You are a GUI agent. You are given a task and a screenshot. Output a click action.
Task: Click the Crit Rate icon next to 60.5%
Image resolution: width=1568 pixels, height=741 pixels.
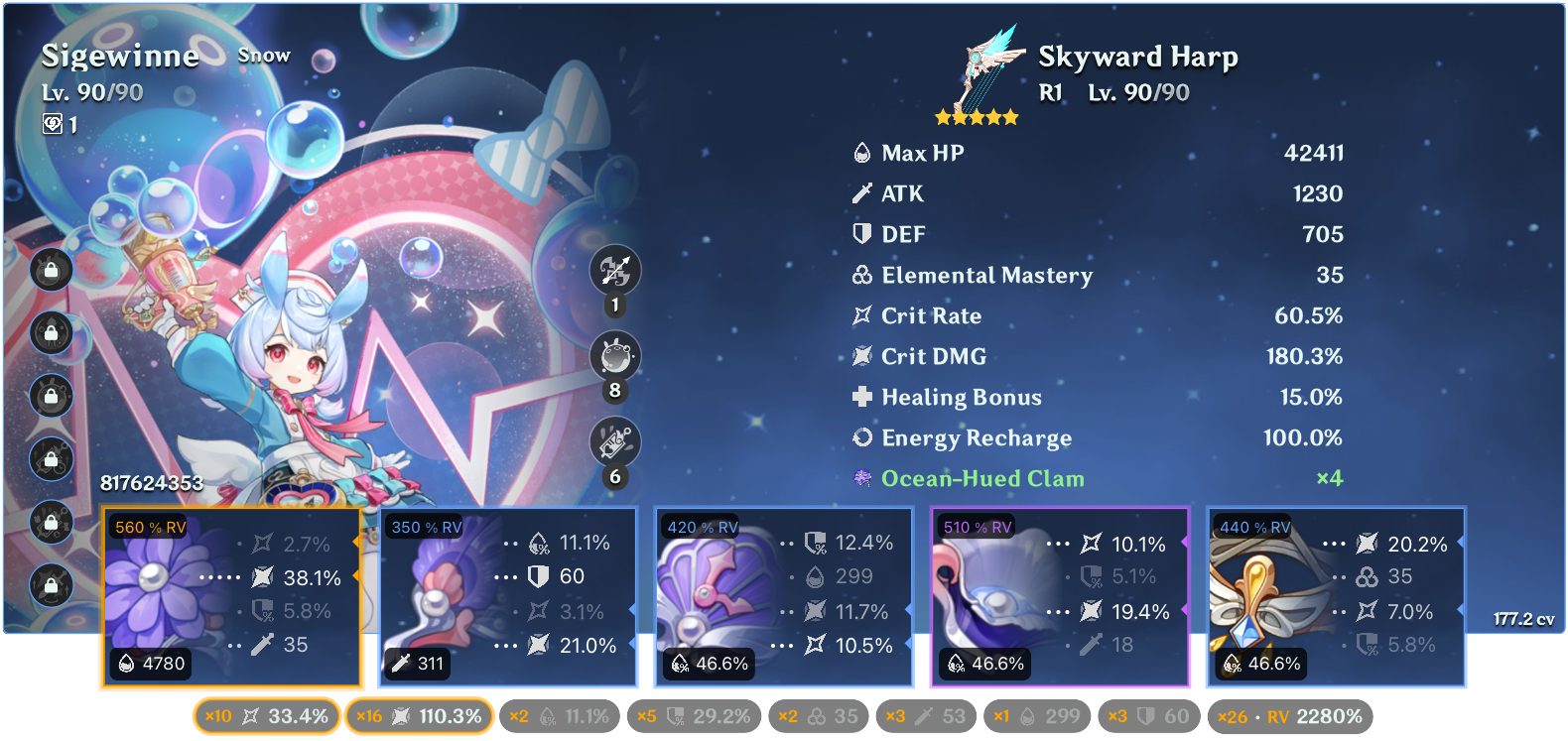coord(862,315)
